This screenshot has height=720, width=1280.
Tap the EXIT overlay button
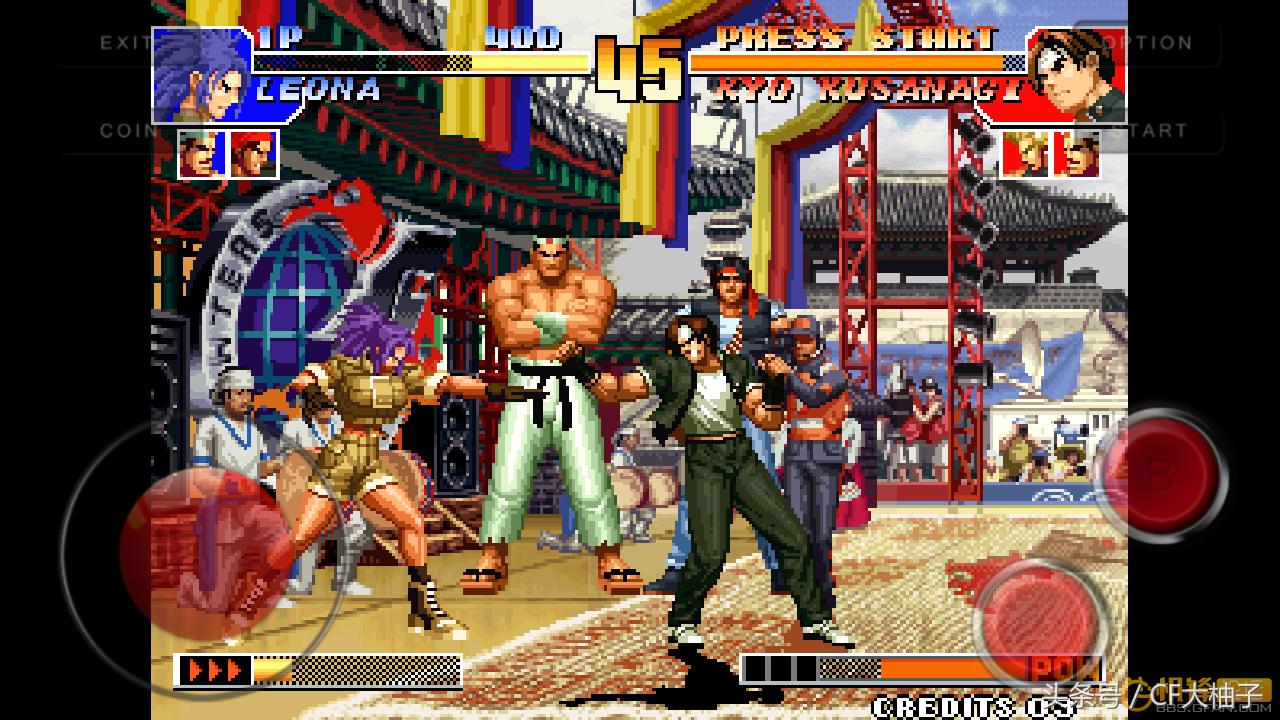pos(122,43)
